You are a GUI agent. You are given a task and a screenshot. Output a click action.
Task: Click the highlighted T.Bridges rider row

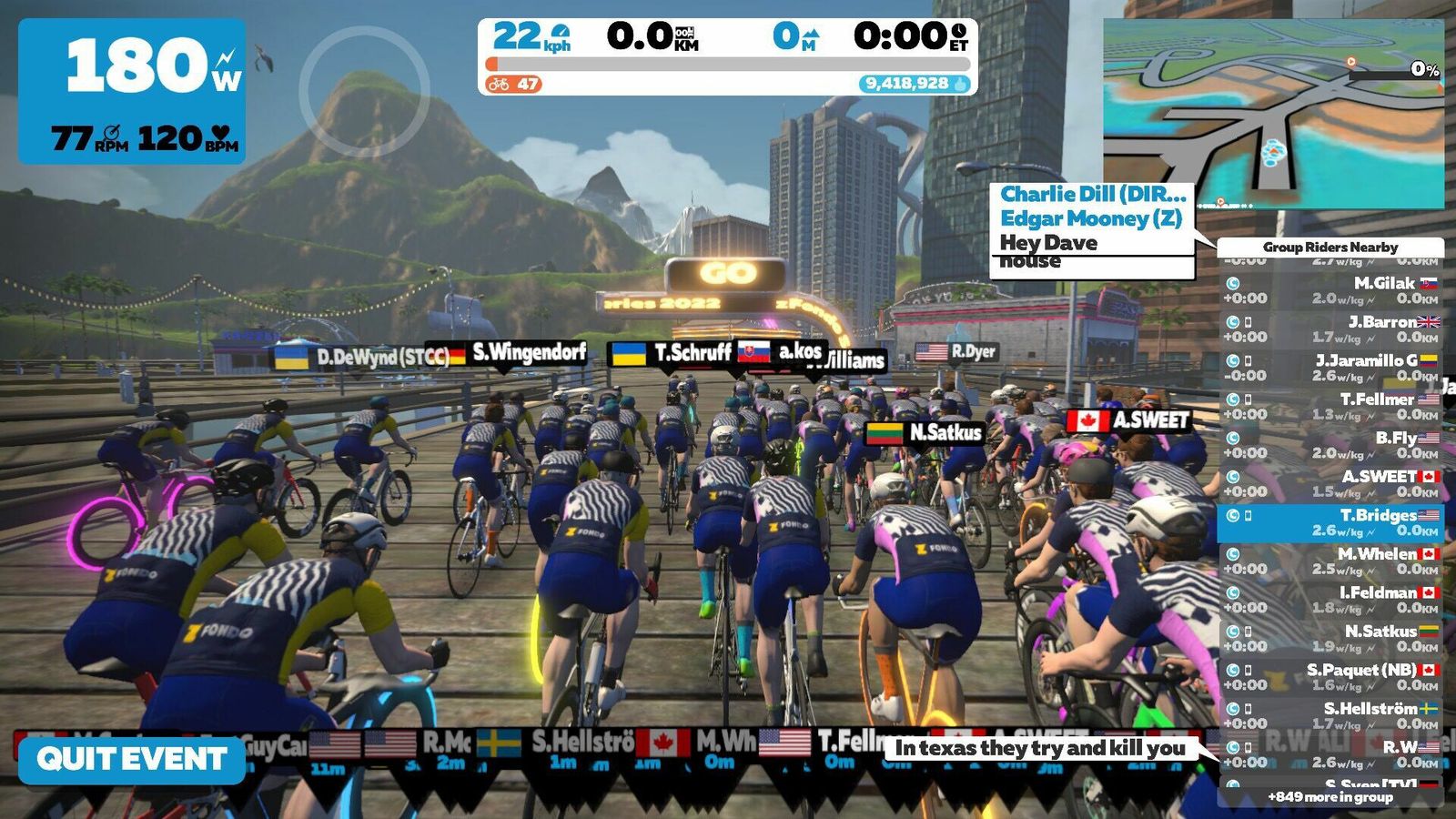(1330, 522)
